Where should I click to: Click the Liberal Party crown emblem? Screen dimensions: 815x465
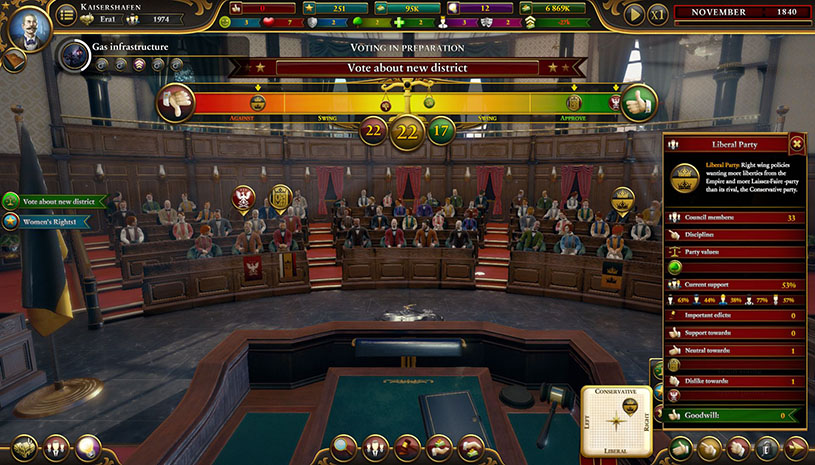685,177
